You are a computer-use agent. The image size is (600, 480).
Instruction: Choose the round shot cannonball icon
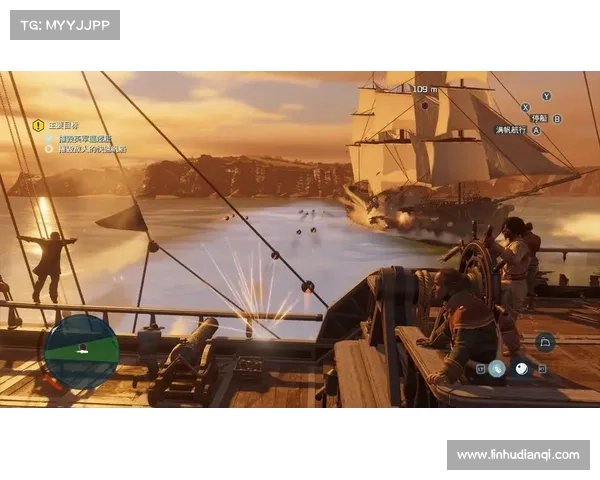(x=521, y=368)
